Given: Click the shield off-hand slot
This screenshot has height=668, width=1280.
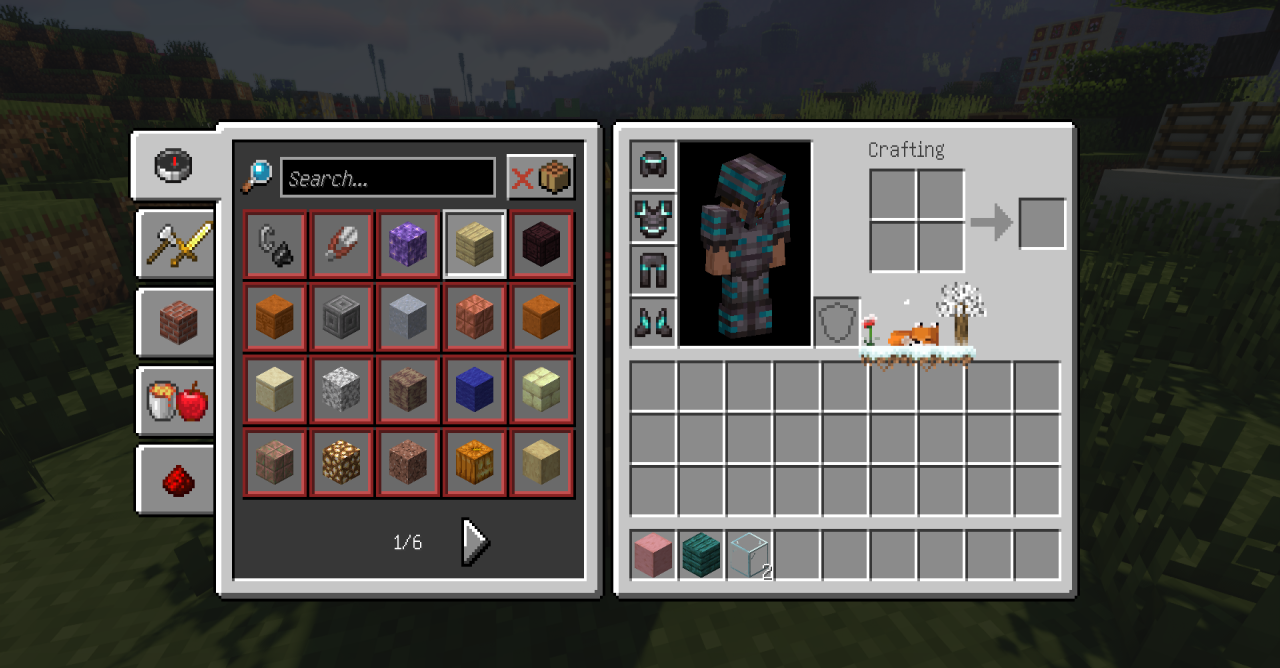Looking at the screenshot, I should pos(837,322).
